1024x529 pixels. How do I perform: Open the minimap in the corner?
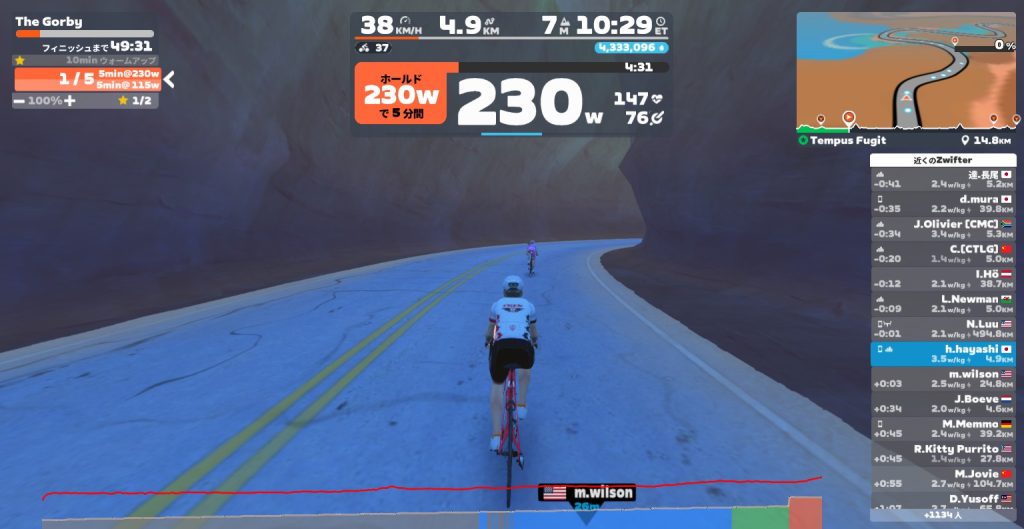pos(906,72)
